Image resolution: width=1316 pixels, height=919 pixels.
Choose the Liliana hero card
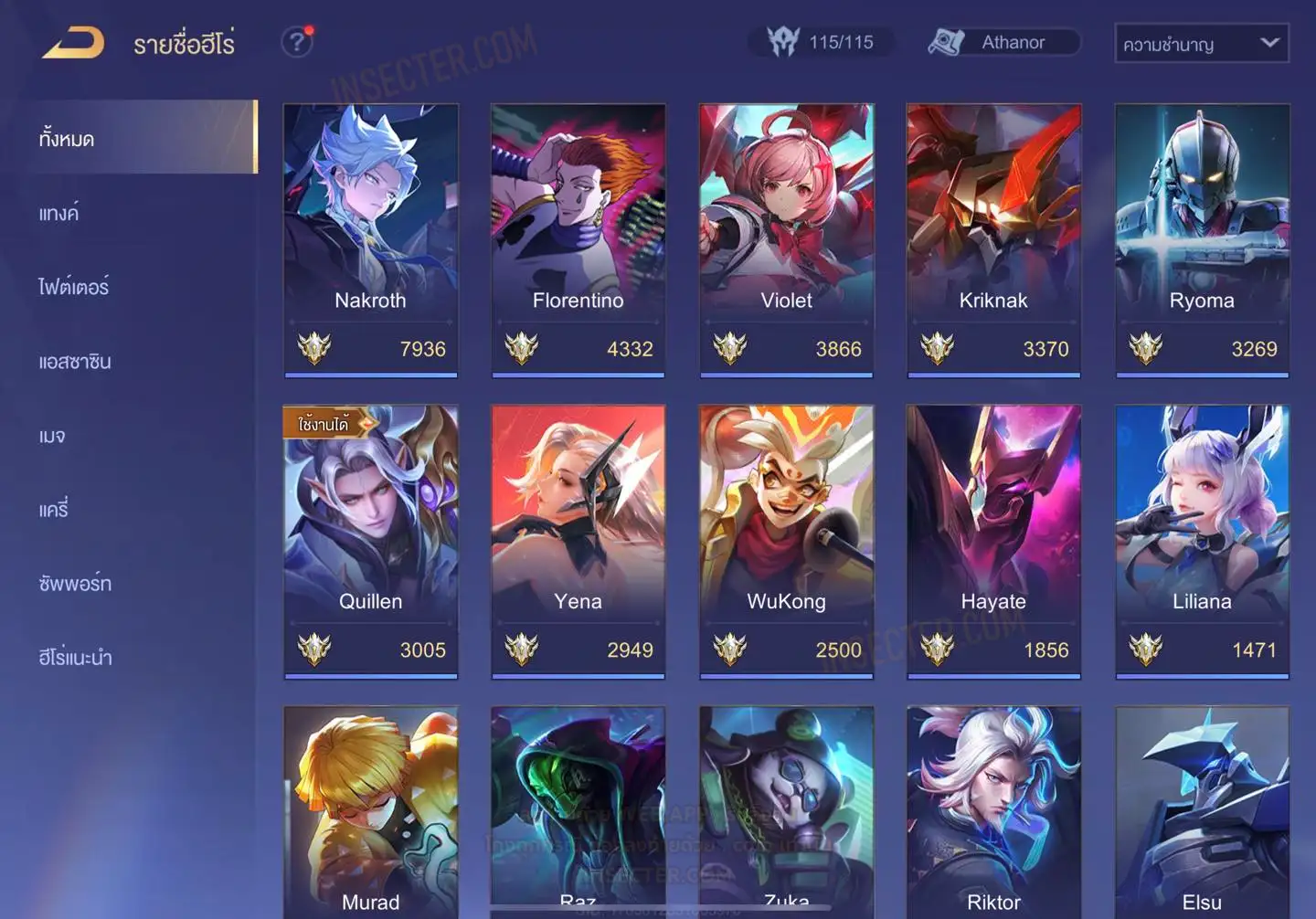[1202, 541]
